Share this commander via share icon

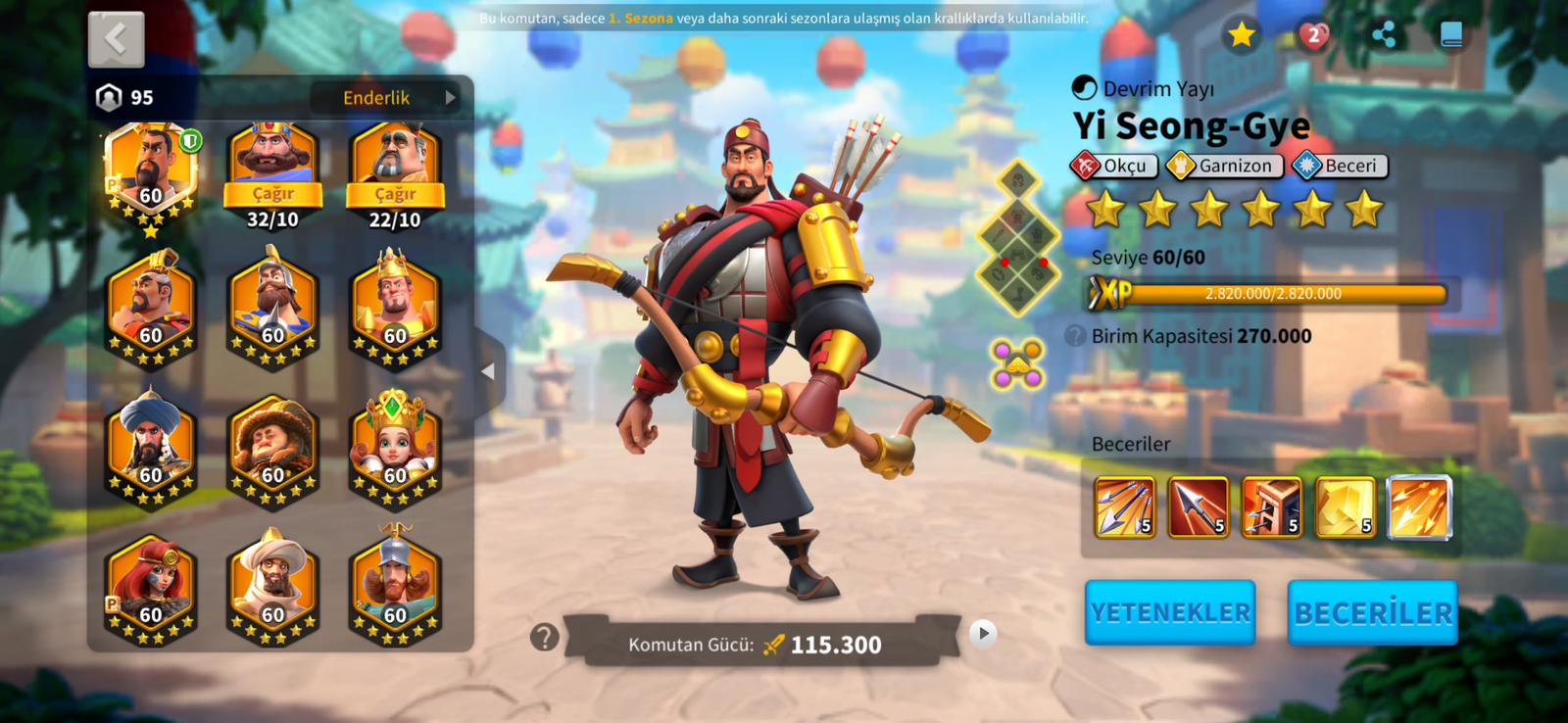[x=1384, y=35]
